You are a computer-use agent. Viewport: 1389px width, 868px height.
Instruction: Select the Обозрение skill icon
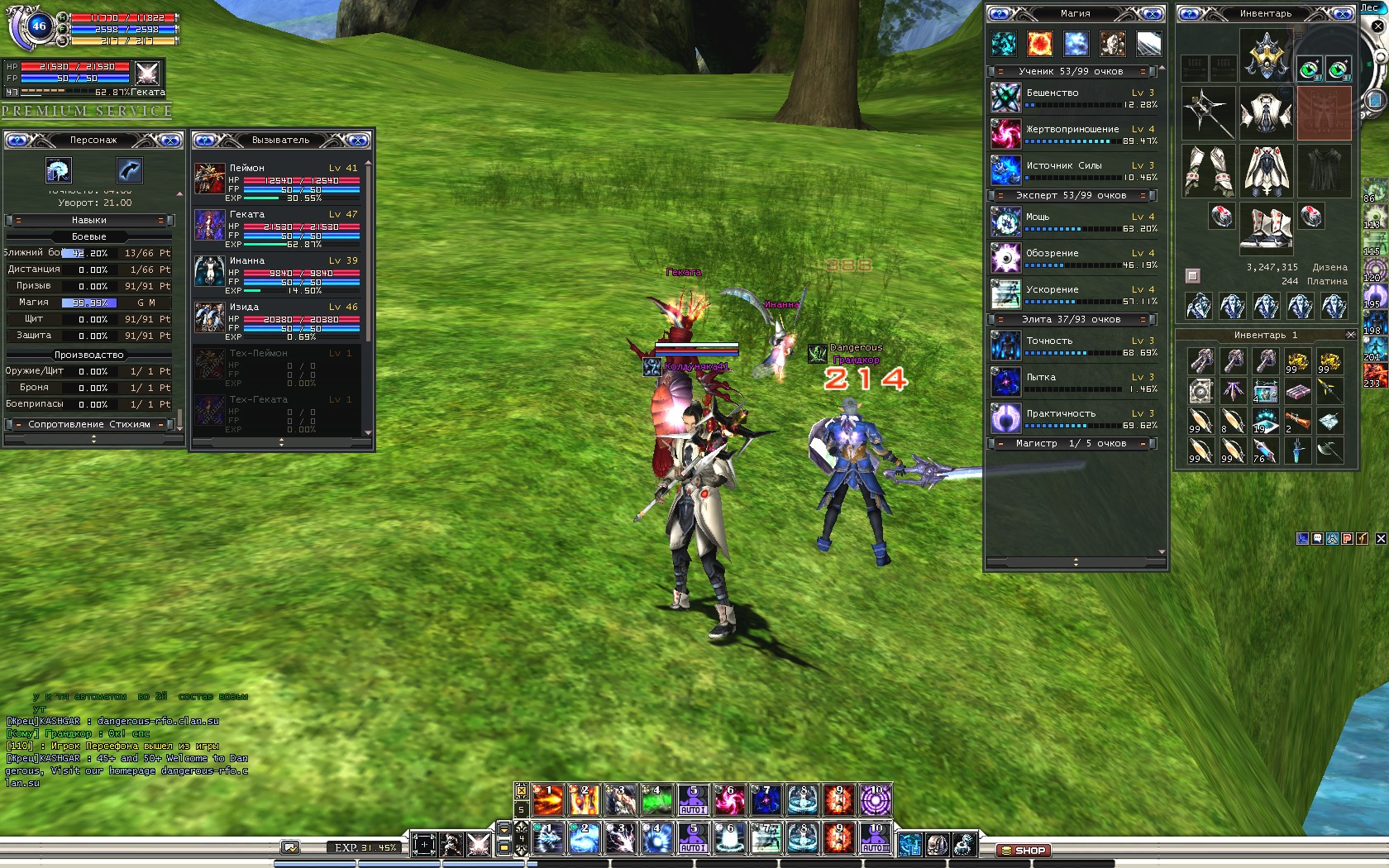click(1006, 259)
